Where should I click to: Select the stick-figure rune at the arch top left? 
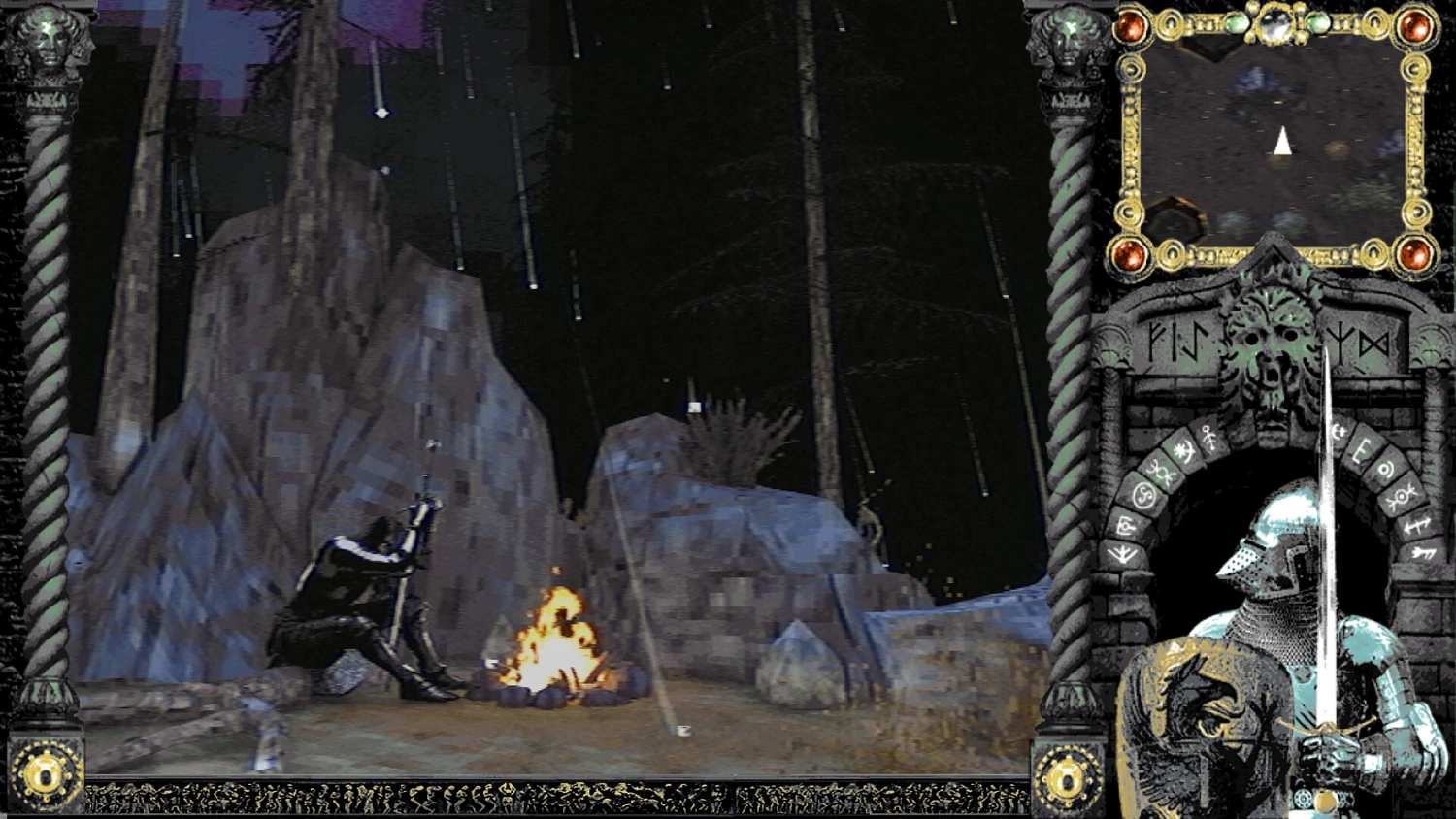coord(1208,437)
